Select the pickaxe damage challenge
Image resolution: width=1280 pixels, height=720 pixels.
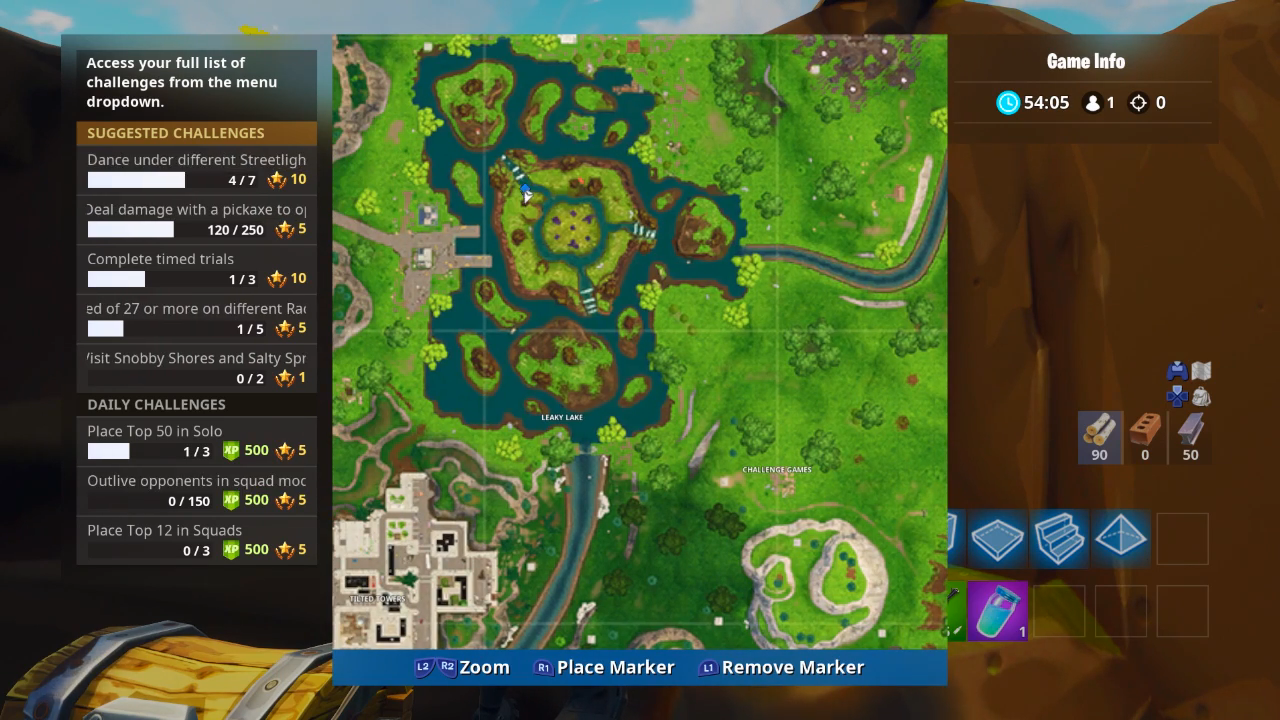coord(196,219)
